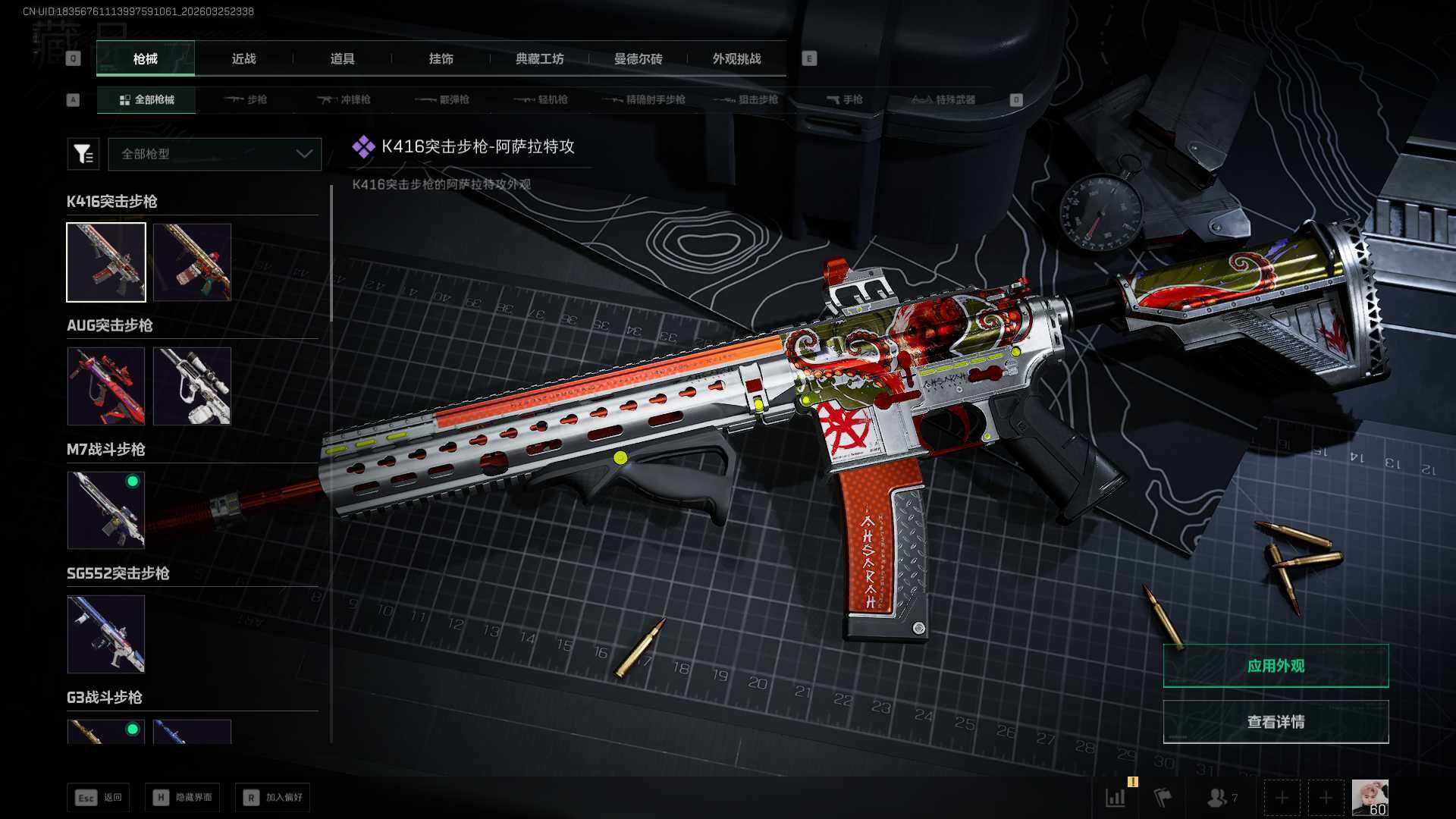This screenshot has height=819, width=1456.
Task: Switch to the 外观挑战 tab
Action: (x=736, y=59)
